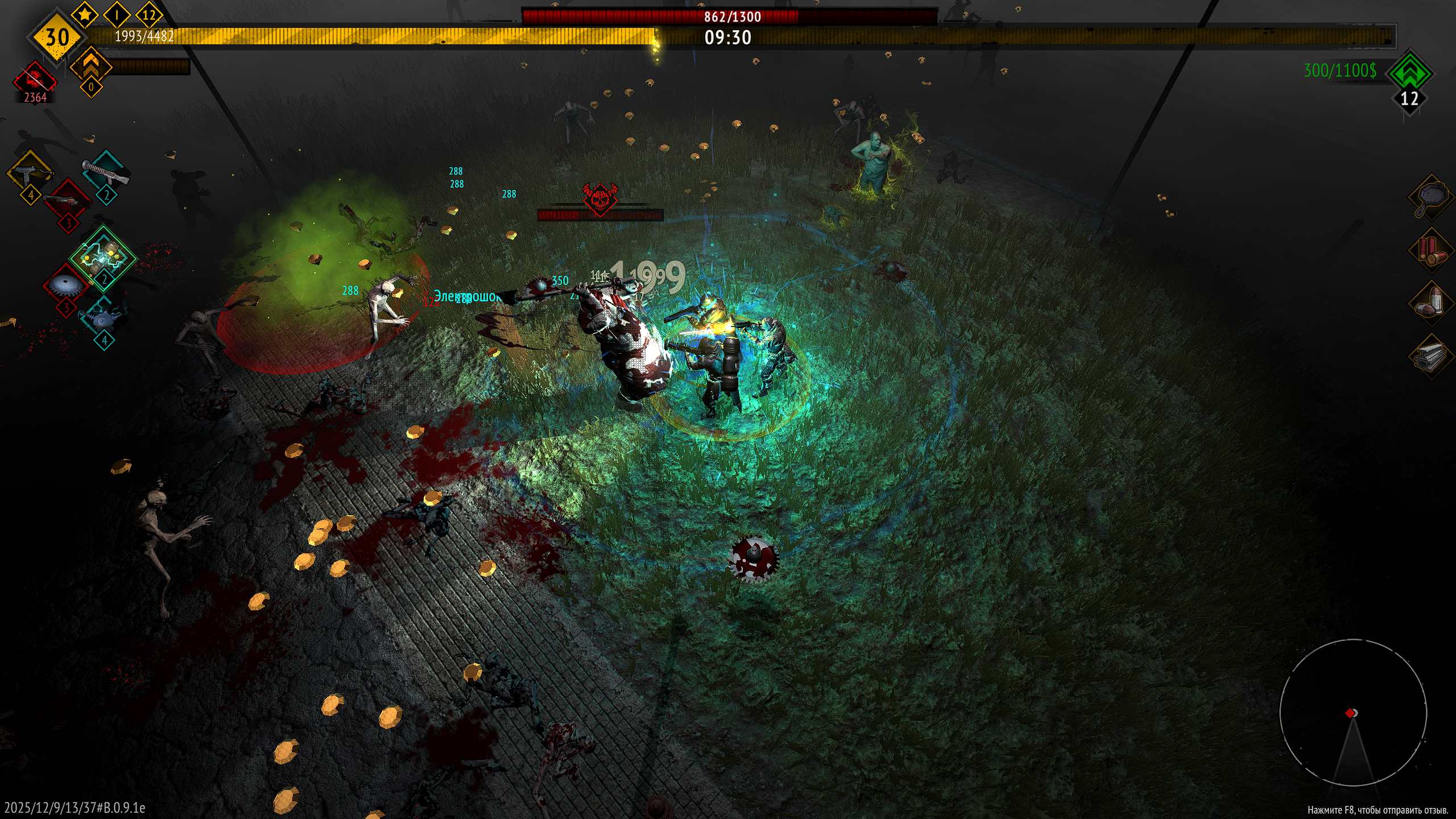Click the orange rank-up chevrons icon
The image size is (1456, 819).
[x=91, y=65]
